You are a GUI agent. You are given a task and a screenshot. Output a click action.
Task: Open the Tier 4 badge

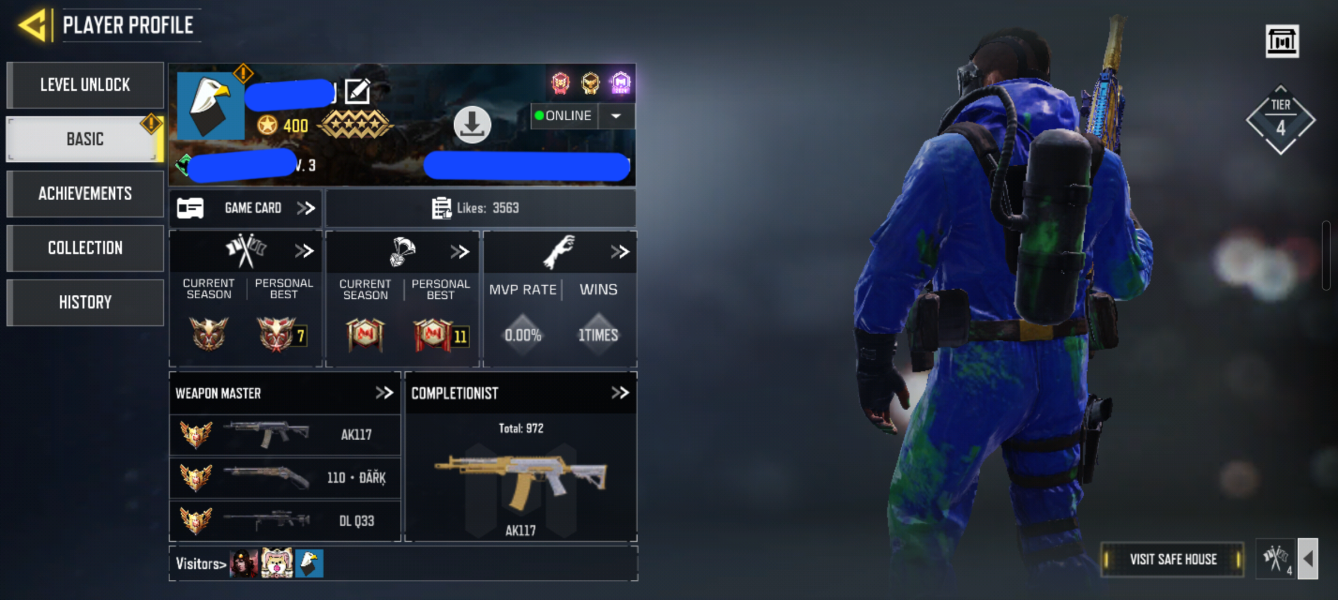1280,120
